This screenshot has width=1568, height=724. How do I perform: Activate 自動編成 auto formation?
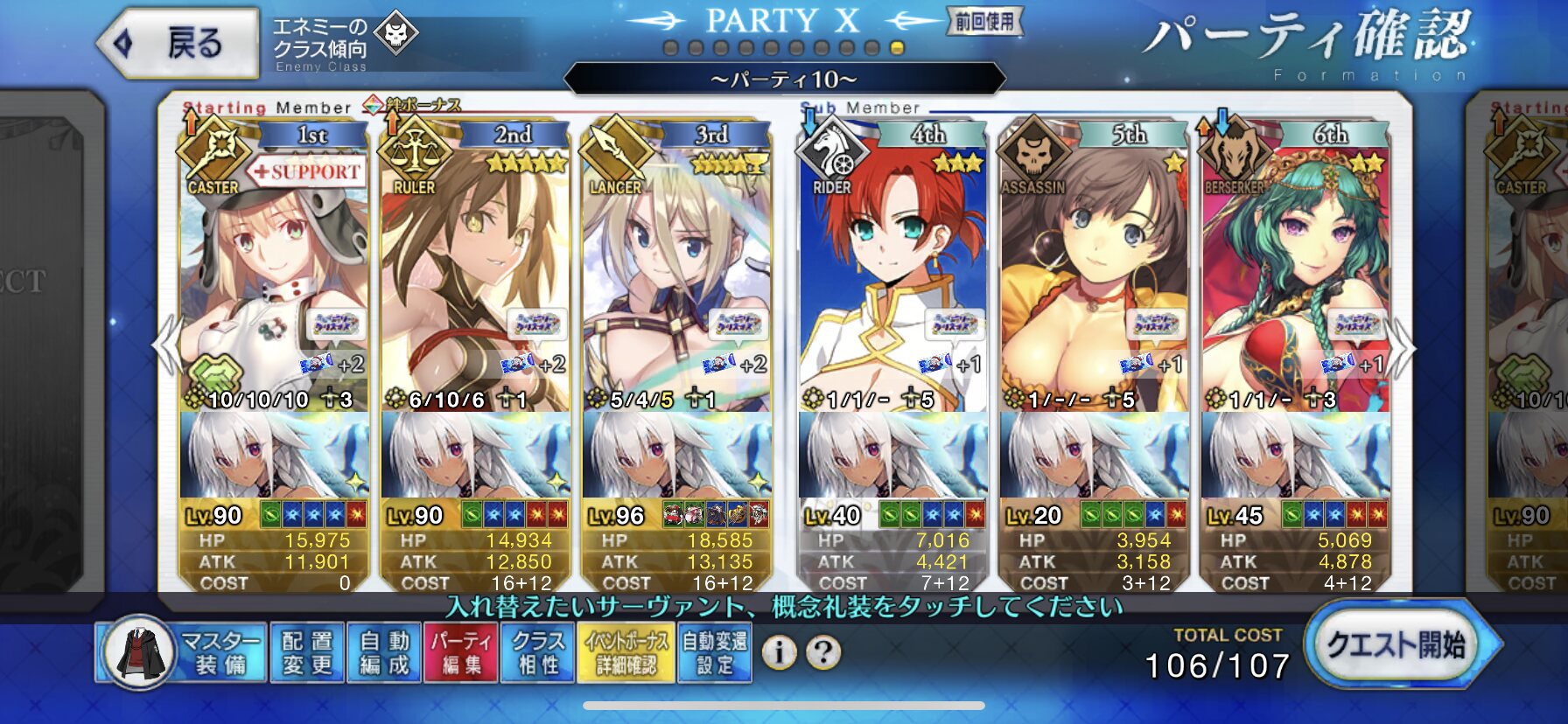pos(384,653)
